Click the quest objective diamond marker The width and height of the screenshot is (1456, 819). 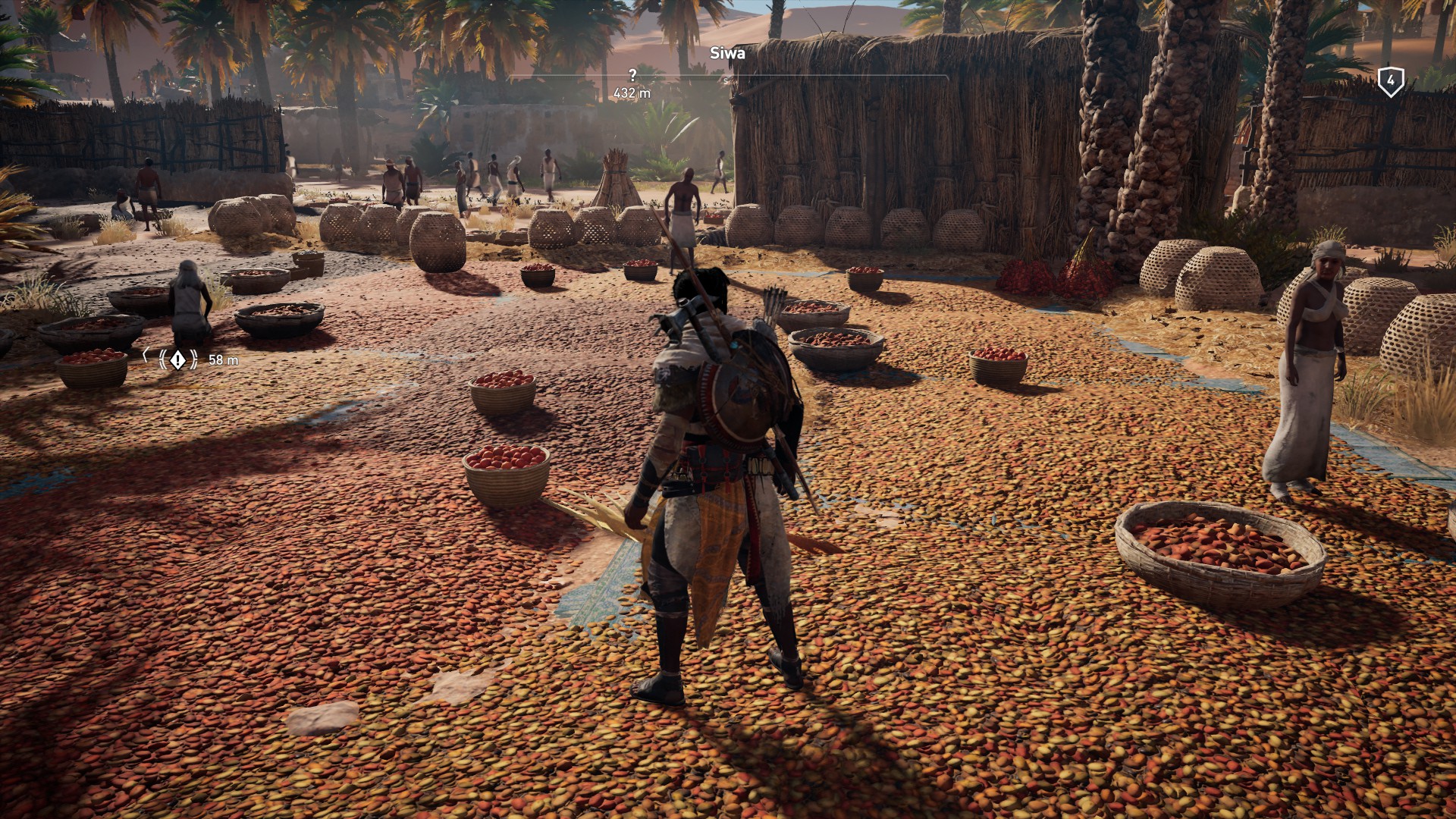click(x=177, y=359)
